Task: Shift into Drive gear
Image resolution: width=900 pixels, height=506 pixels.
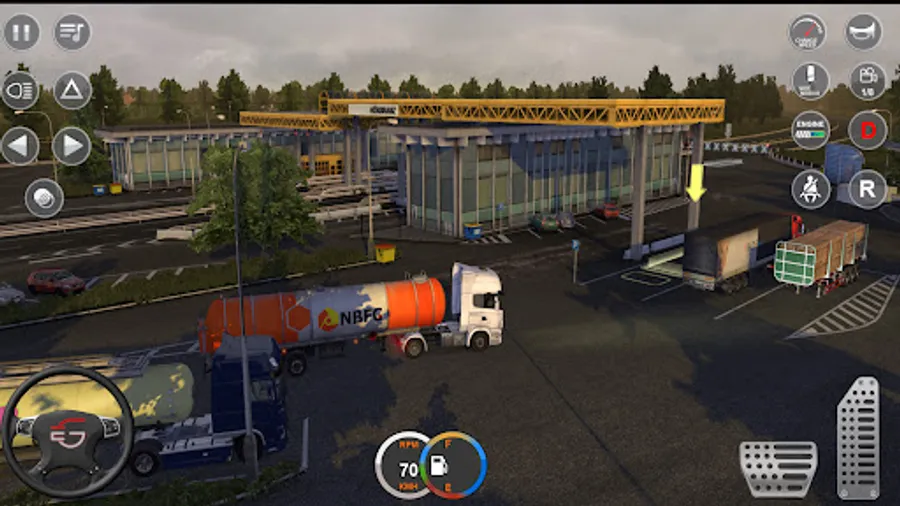Action: coord(867,130)
